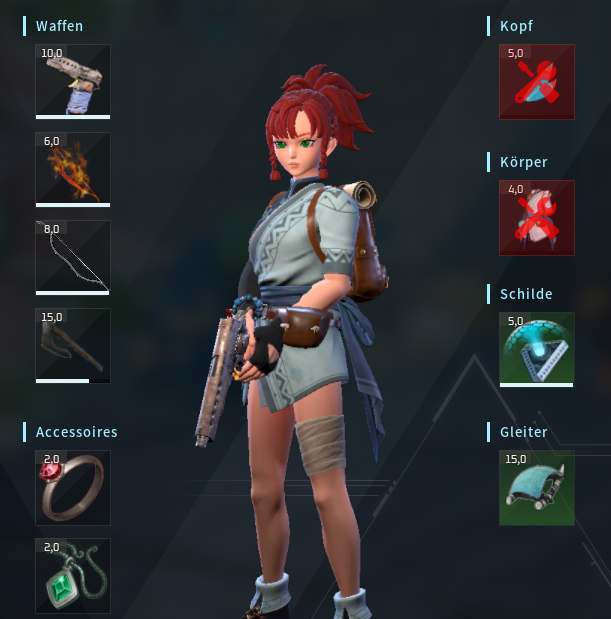Choose the flaming fire bow slot

(x=73, y=169)
